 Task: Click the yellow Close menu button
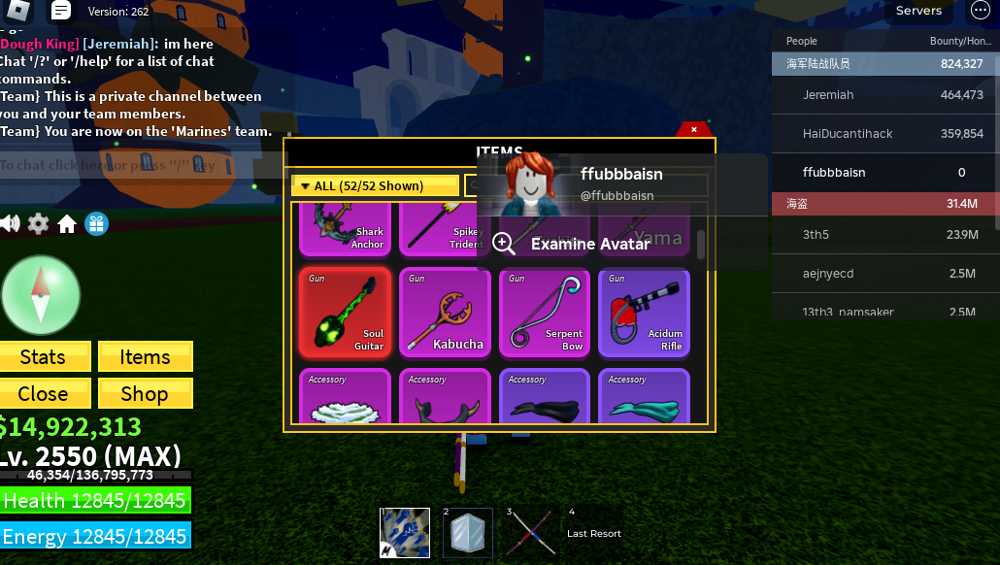tap(45, 393)
